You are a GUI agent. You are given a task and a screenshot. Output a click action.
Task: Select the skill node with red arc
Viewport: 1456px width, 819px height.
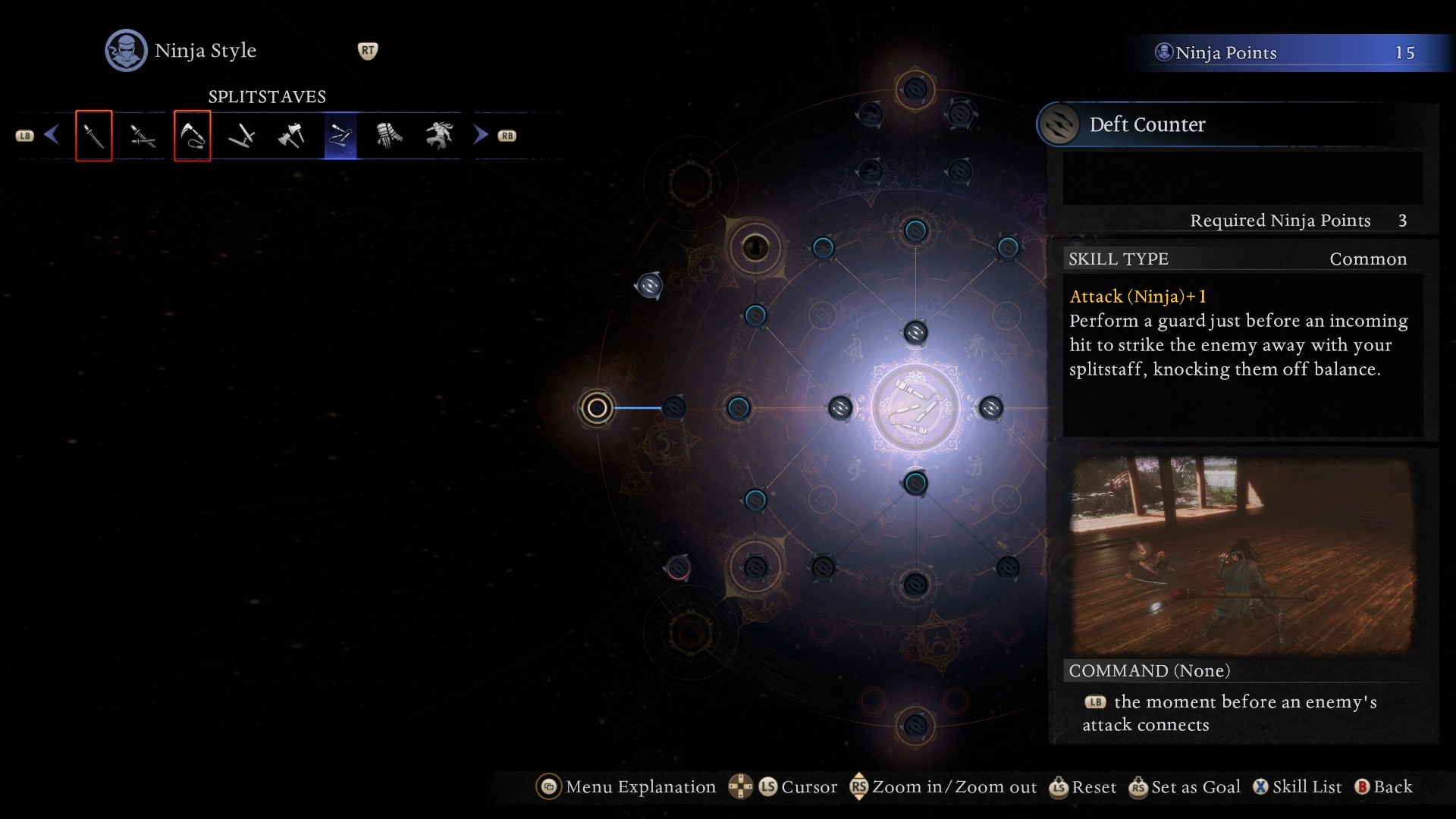pyautogui.click(x=678, y=567)
